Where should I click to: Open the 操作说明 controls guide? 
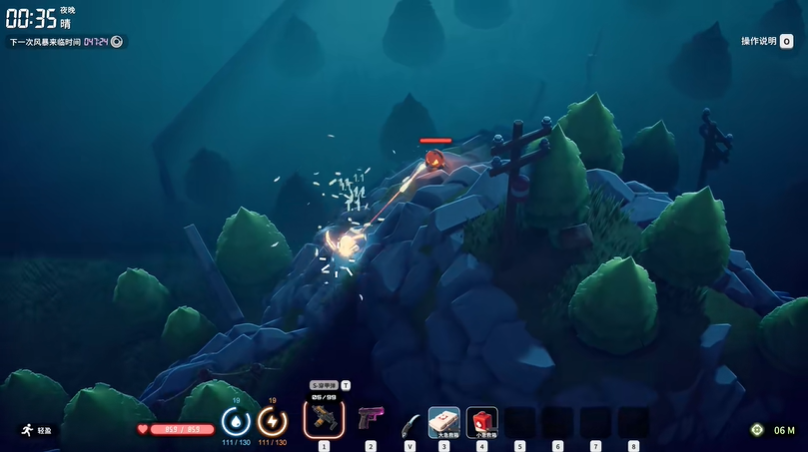pos(767,41)
